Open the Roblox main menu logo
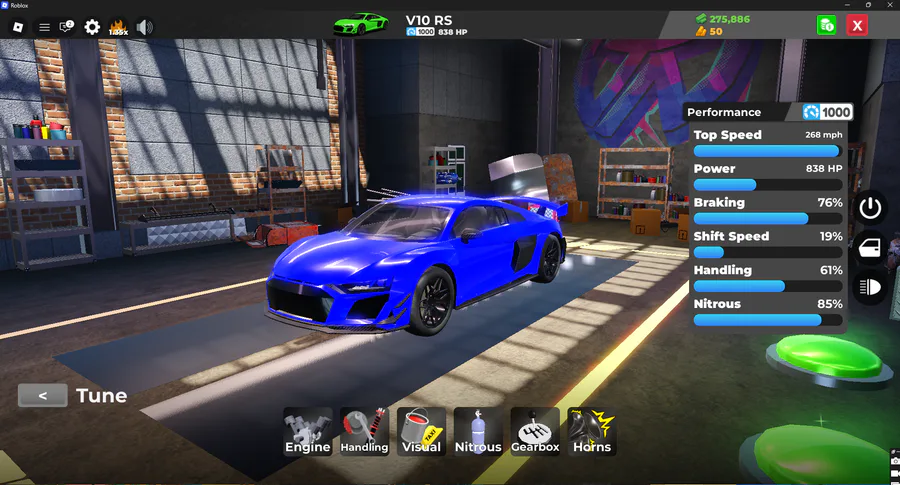The height and width of the screenshot is (485, 900). [17, 27]
